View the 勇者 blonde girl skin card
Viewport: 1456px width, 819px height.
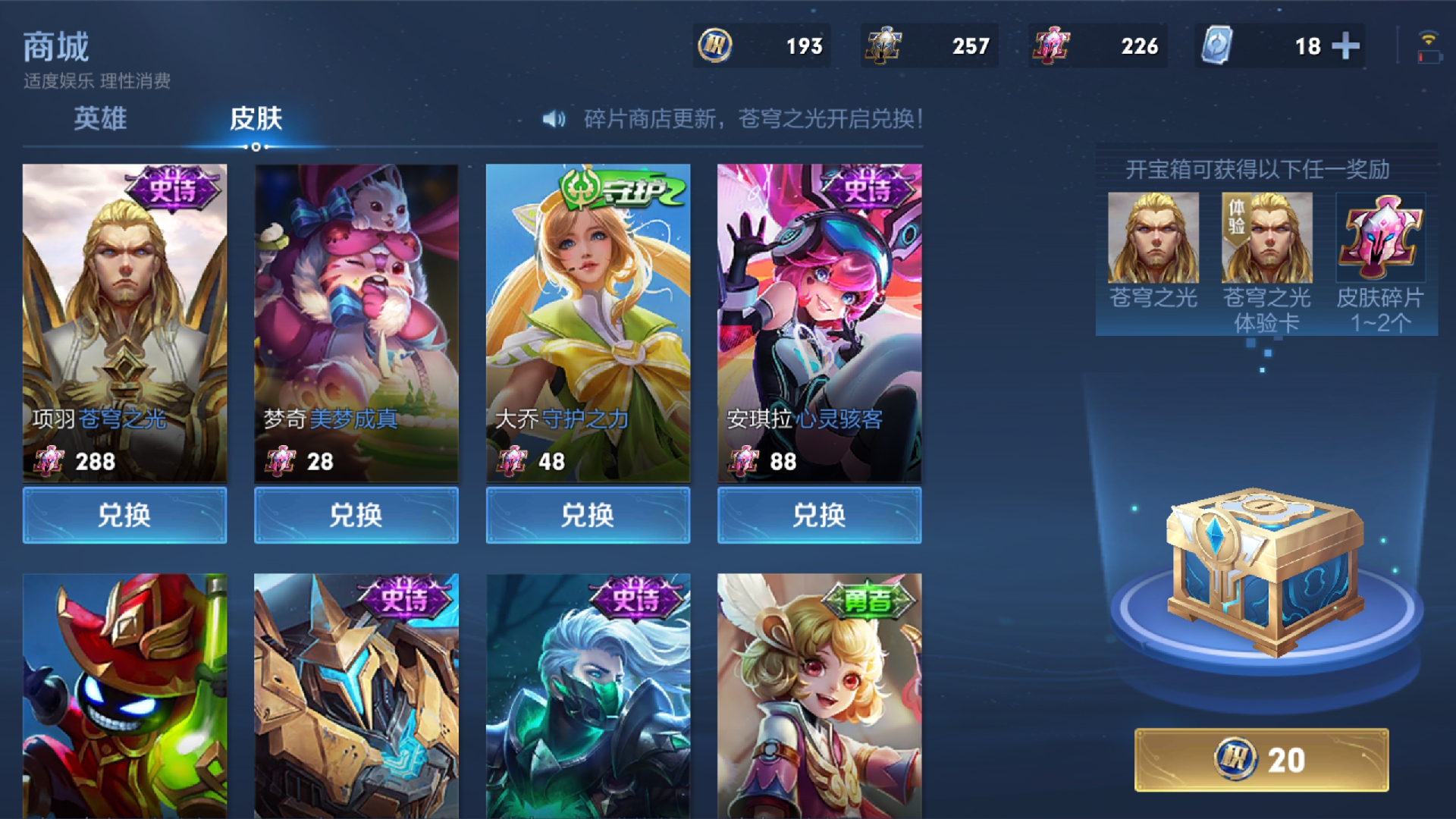(819, 695)
